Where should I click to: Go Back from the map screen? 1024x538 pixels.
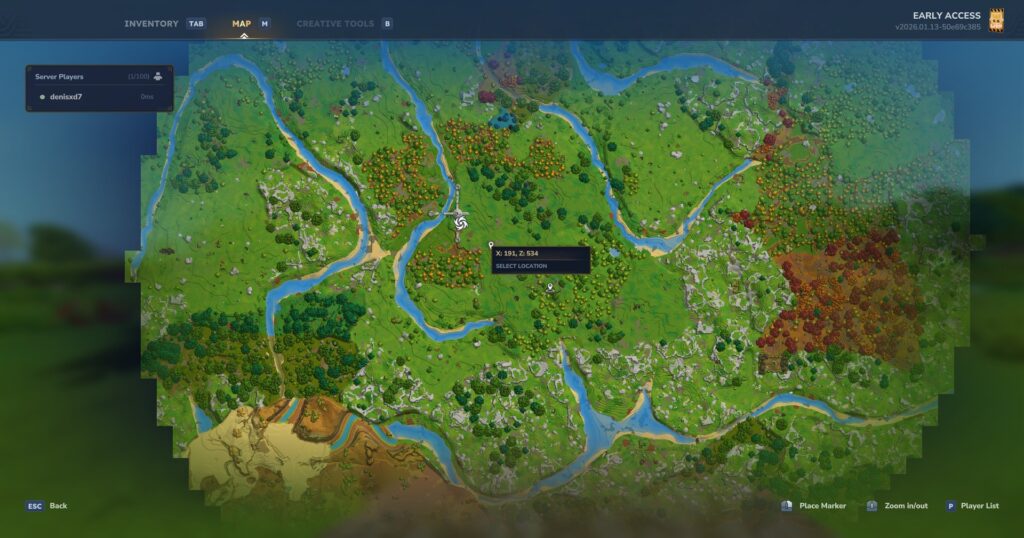[58, 506]
